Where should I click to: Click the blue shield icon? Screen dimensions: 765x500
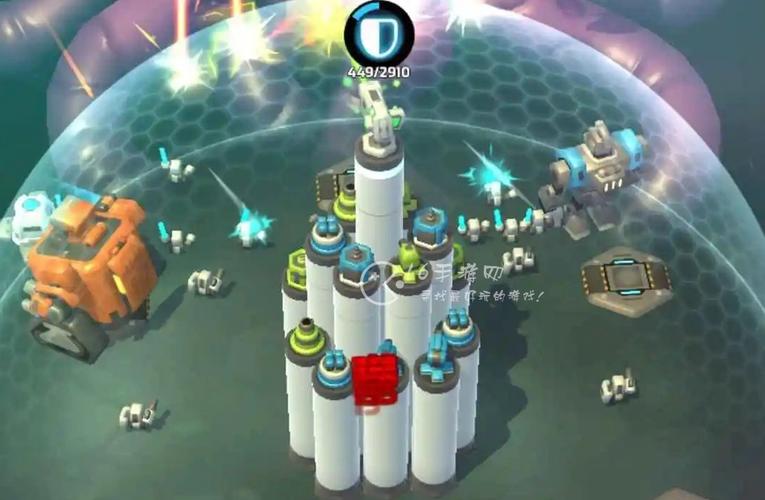coord(378,33)
